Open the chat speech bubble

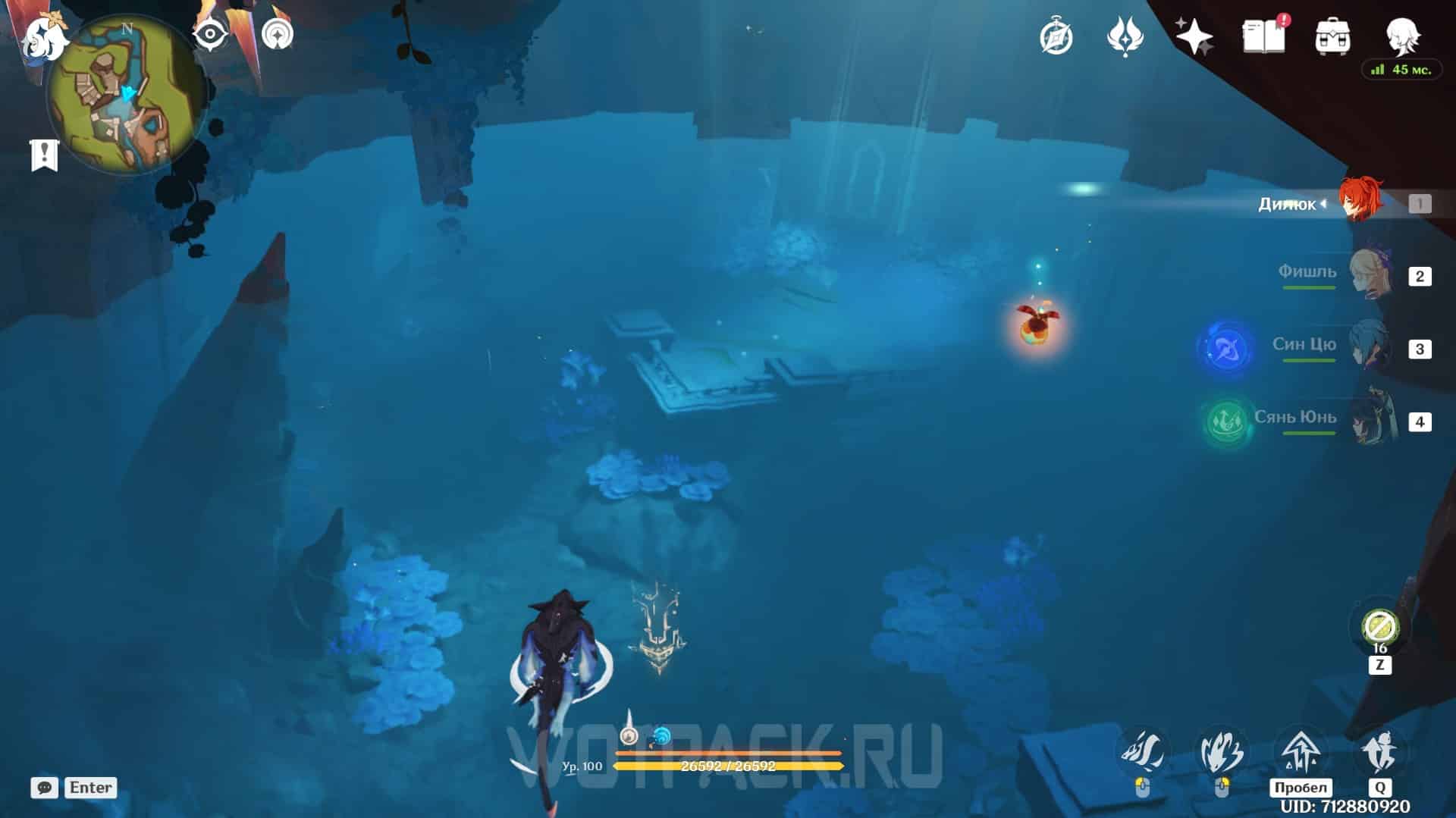45,788
